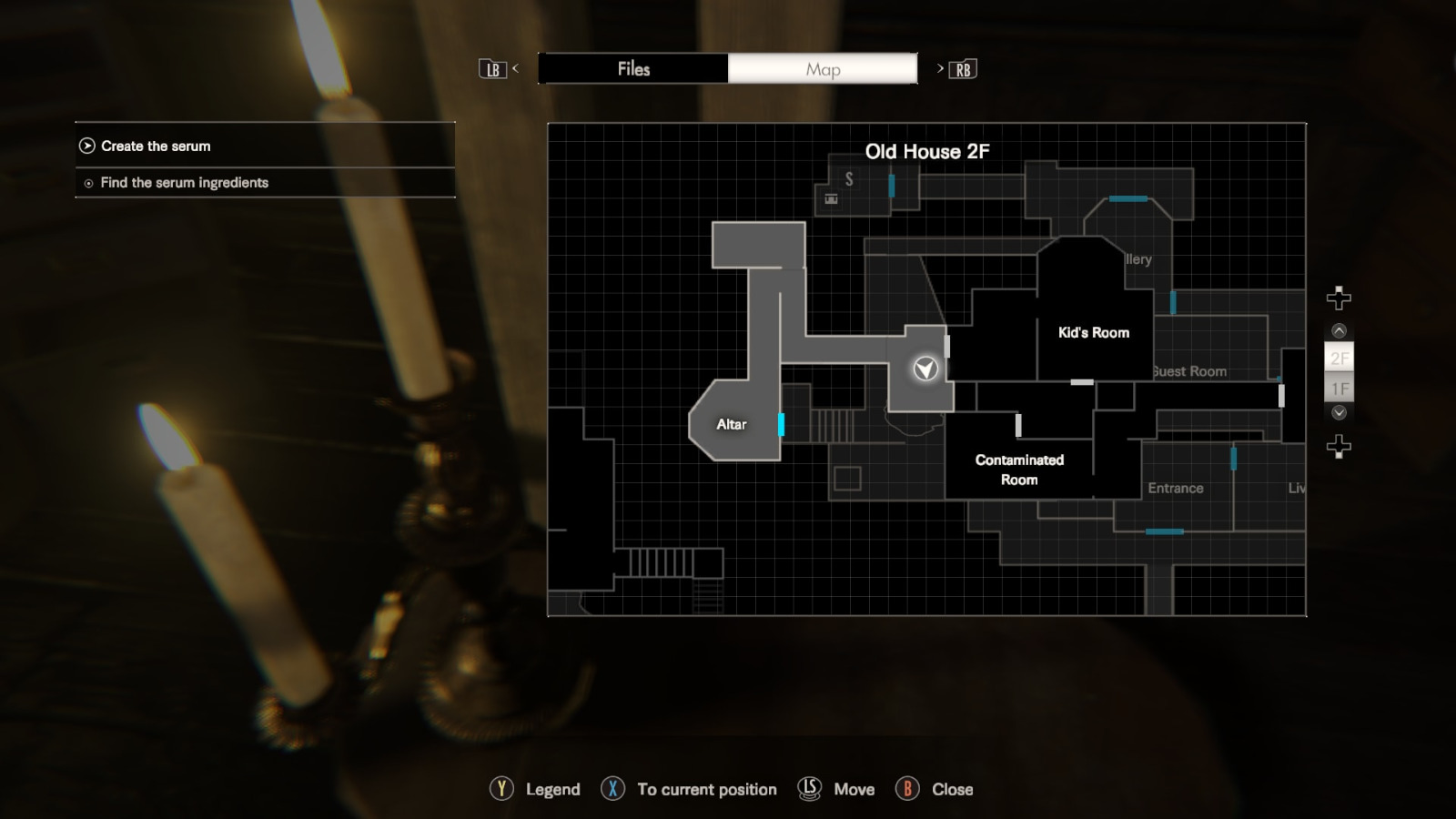This screenshot has width=1456, height=819.
Task: Click the down chevron below the floor selector
Action: [x=1337, y=411]
